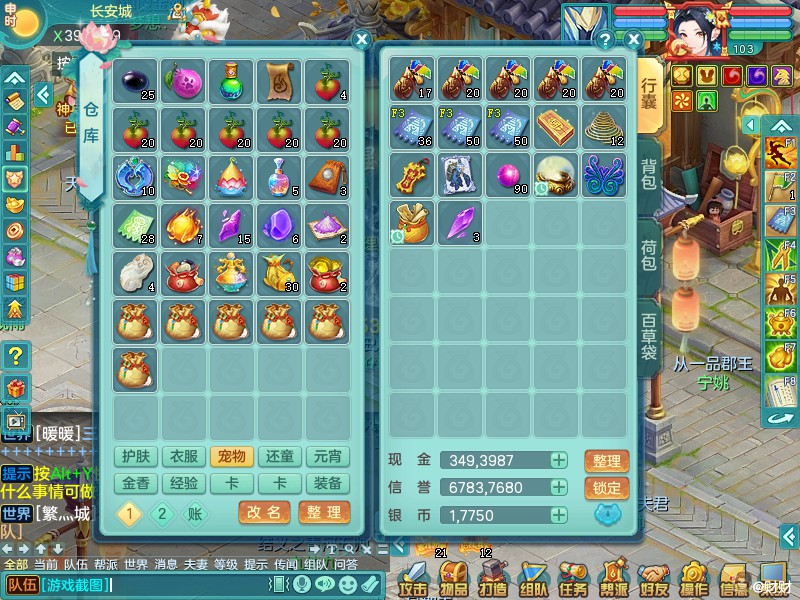Lock the inventory with 锁定 button

point(606,489)
